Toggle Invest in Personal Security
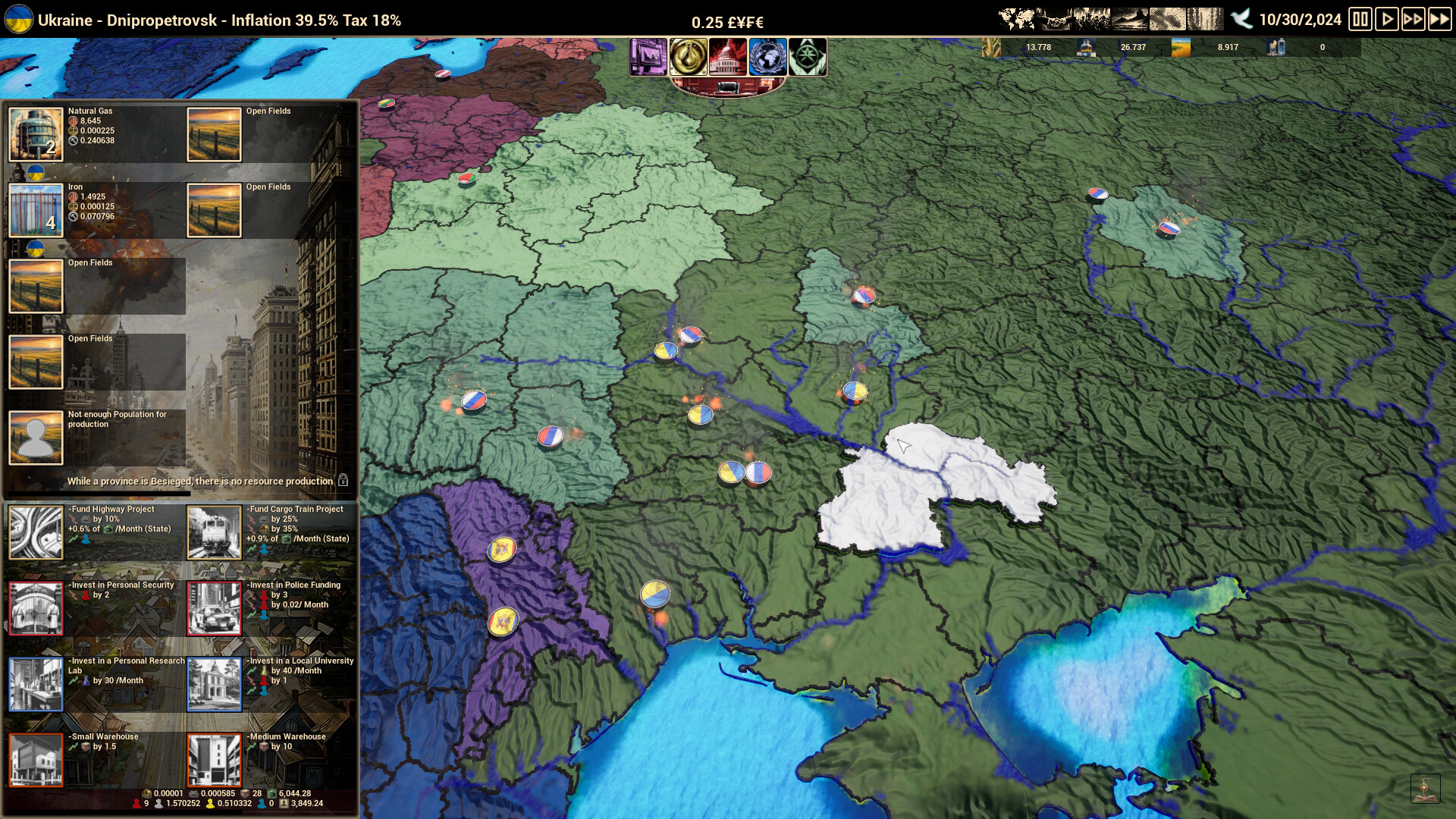Screen dimensions: 1456x819 click(x=36, y=607)
